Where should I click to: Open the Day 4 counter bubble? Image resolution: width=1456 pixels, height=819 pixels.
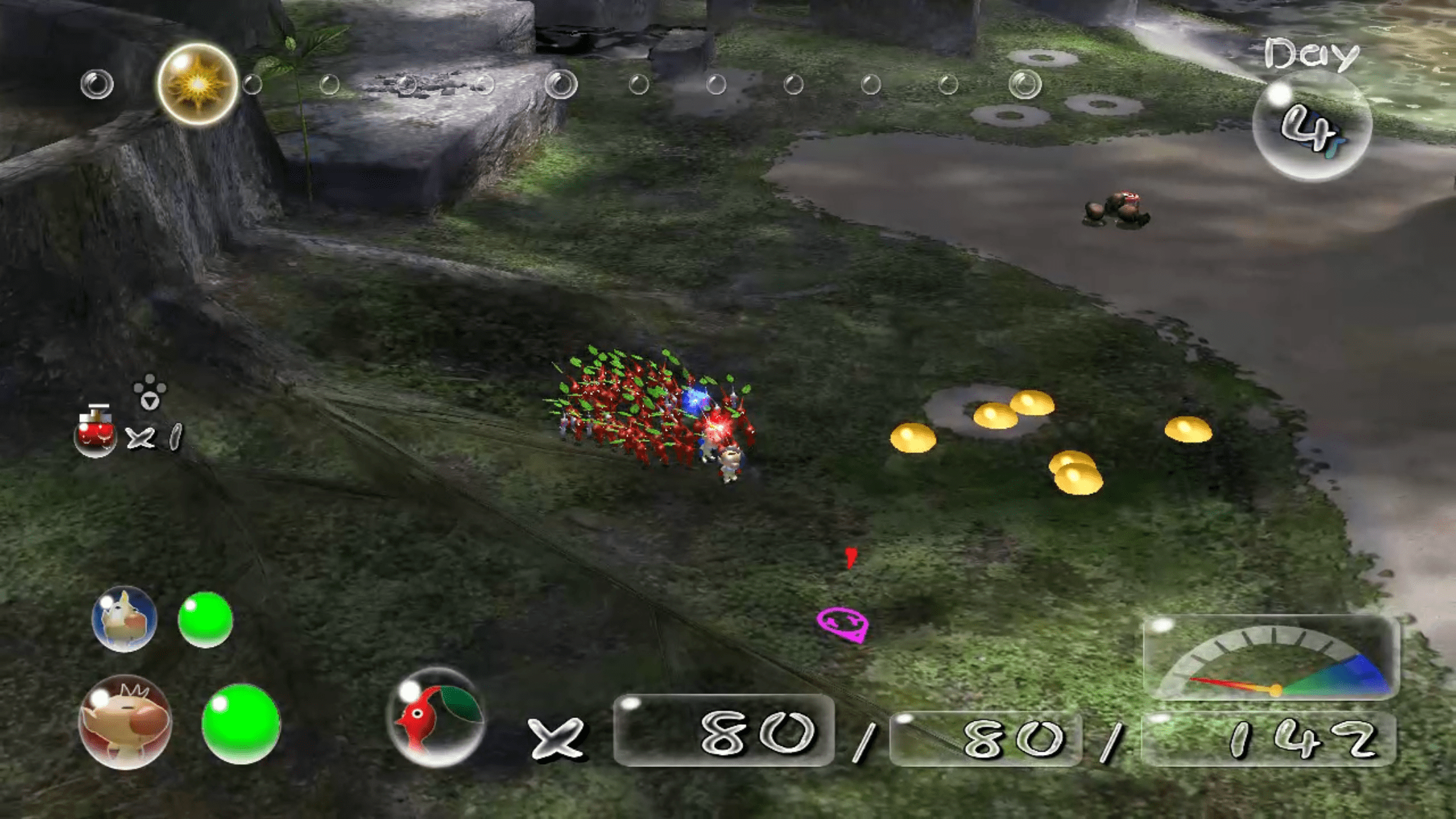pos(1312,125)
